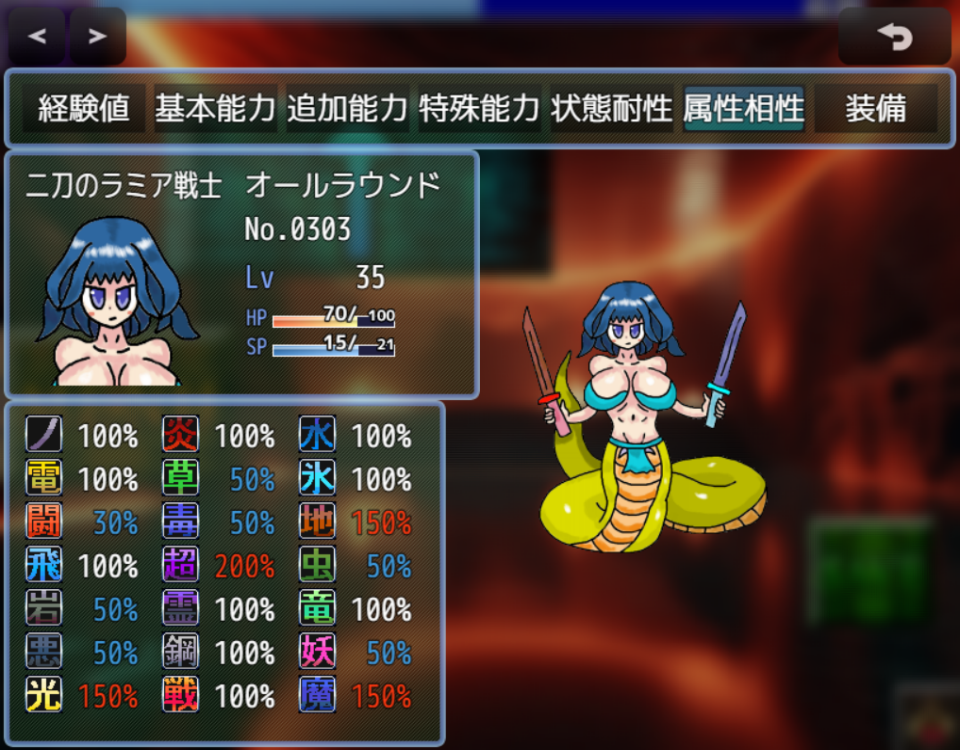This screenshot has height=750, width=960.
Task: Switch to the 経験値 tab
Action: [x=84, y=109]
